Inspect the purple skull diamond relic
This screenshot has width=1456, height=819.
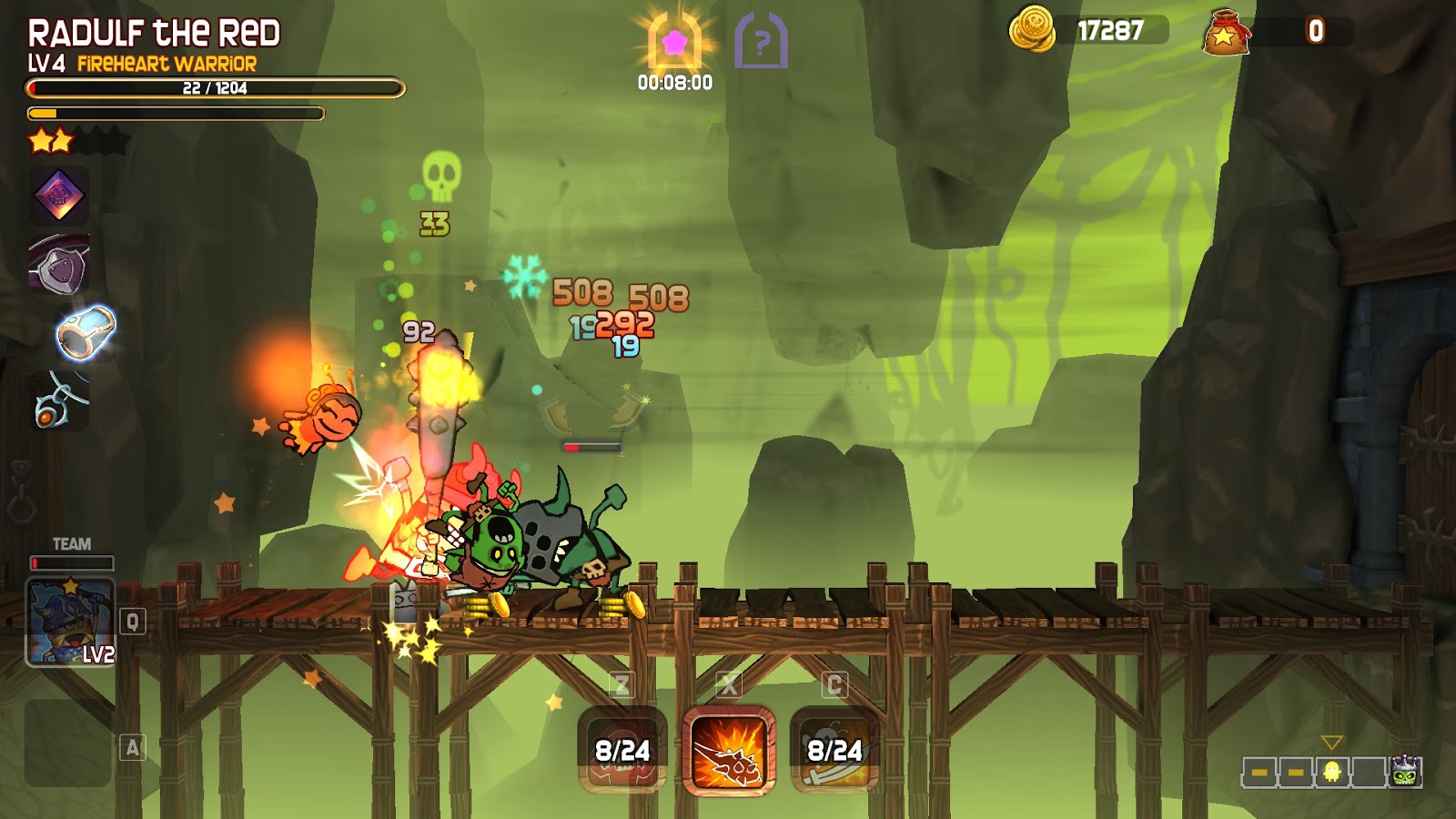[x=59, y=196]
